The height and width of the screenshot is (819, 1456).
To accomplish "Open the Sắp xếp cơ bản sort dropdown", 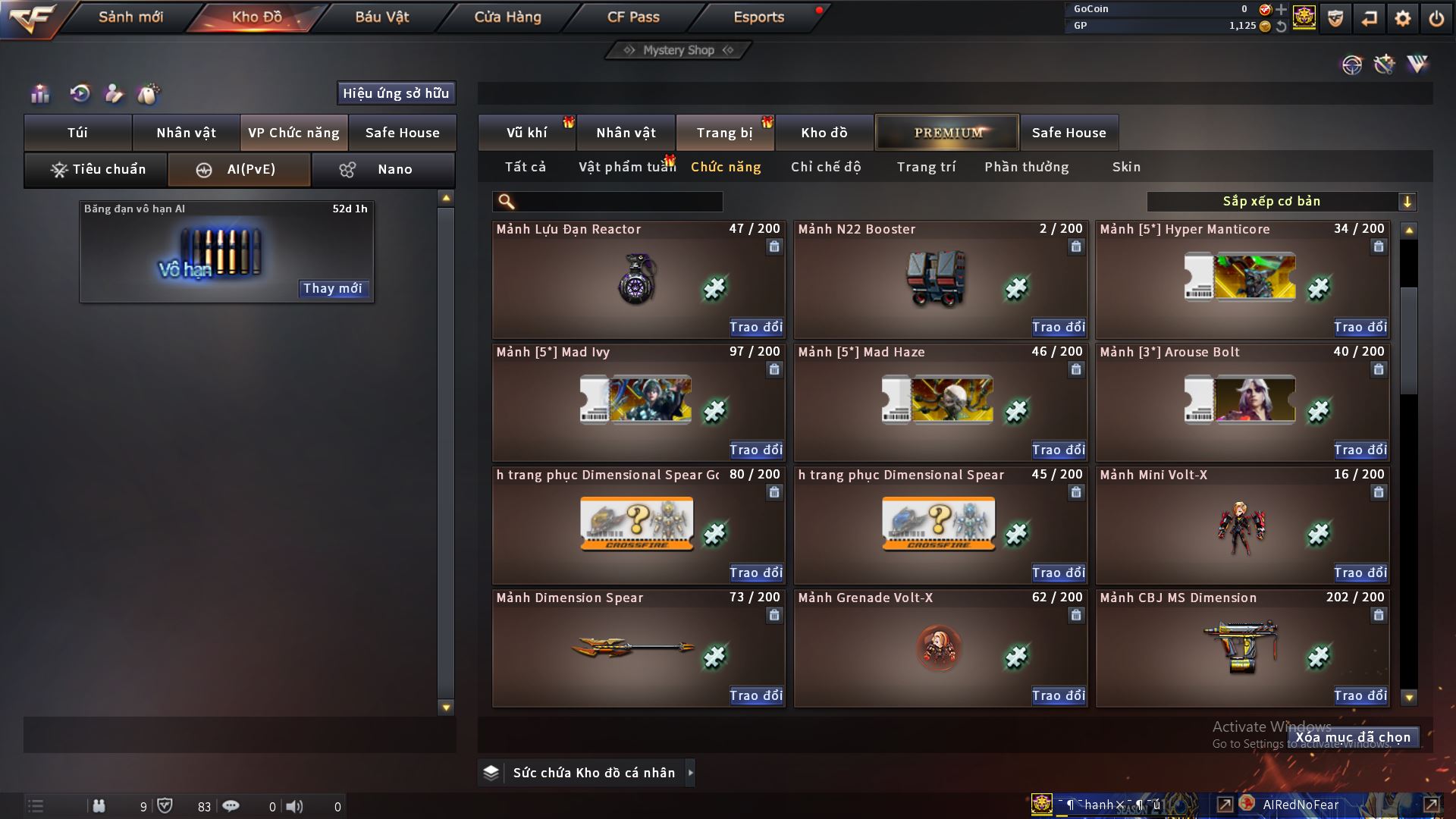I will click(x=1281, y=201).
